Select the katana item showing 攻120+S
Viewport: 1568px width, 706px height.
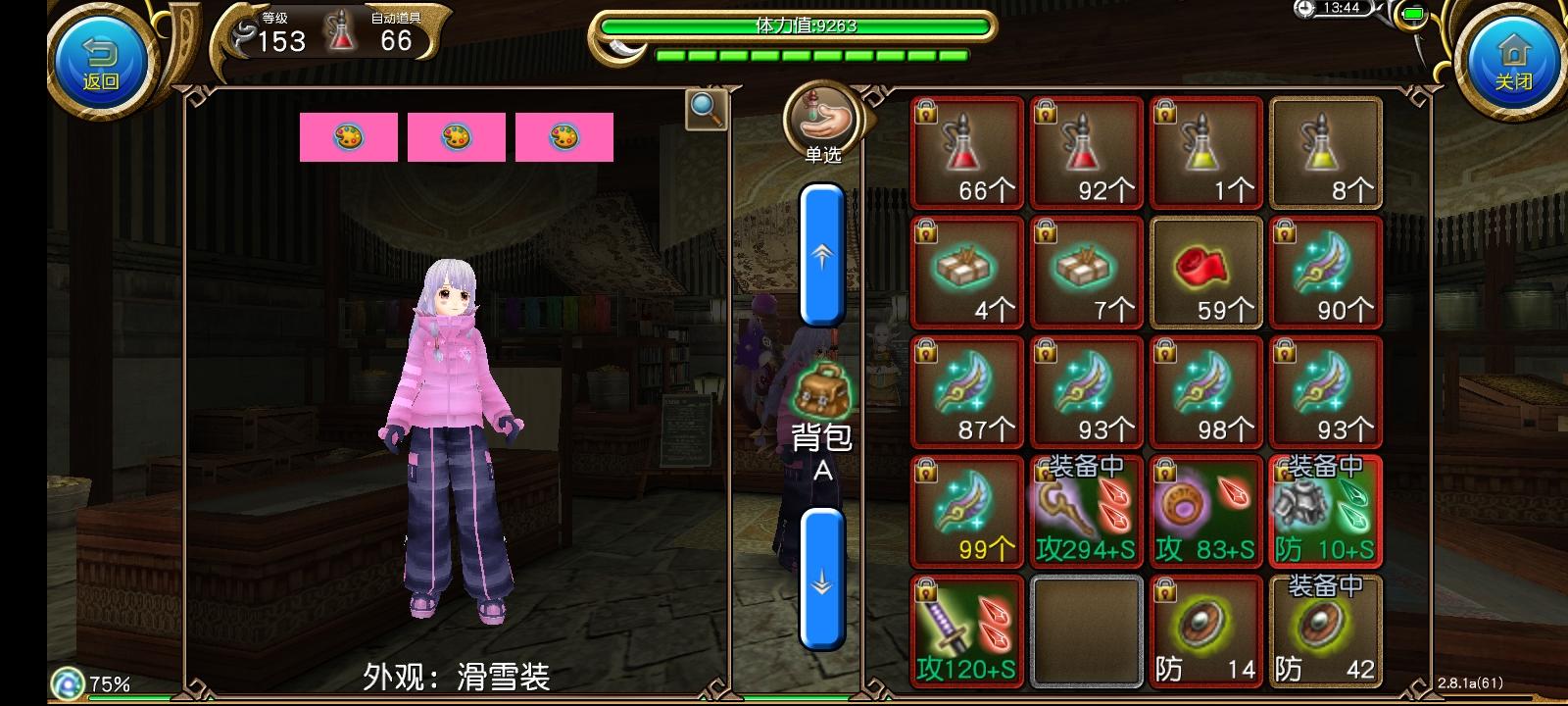966,630
